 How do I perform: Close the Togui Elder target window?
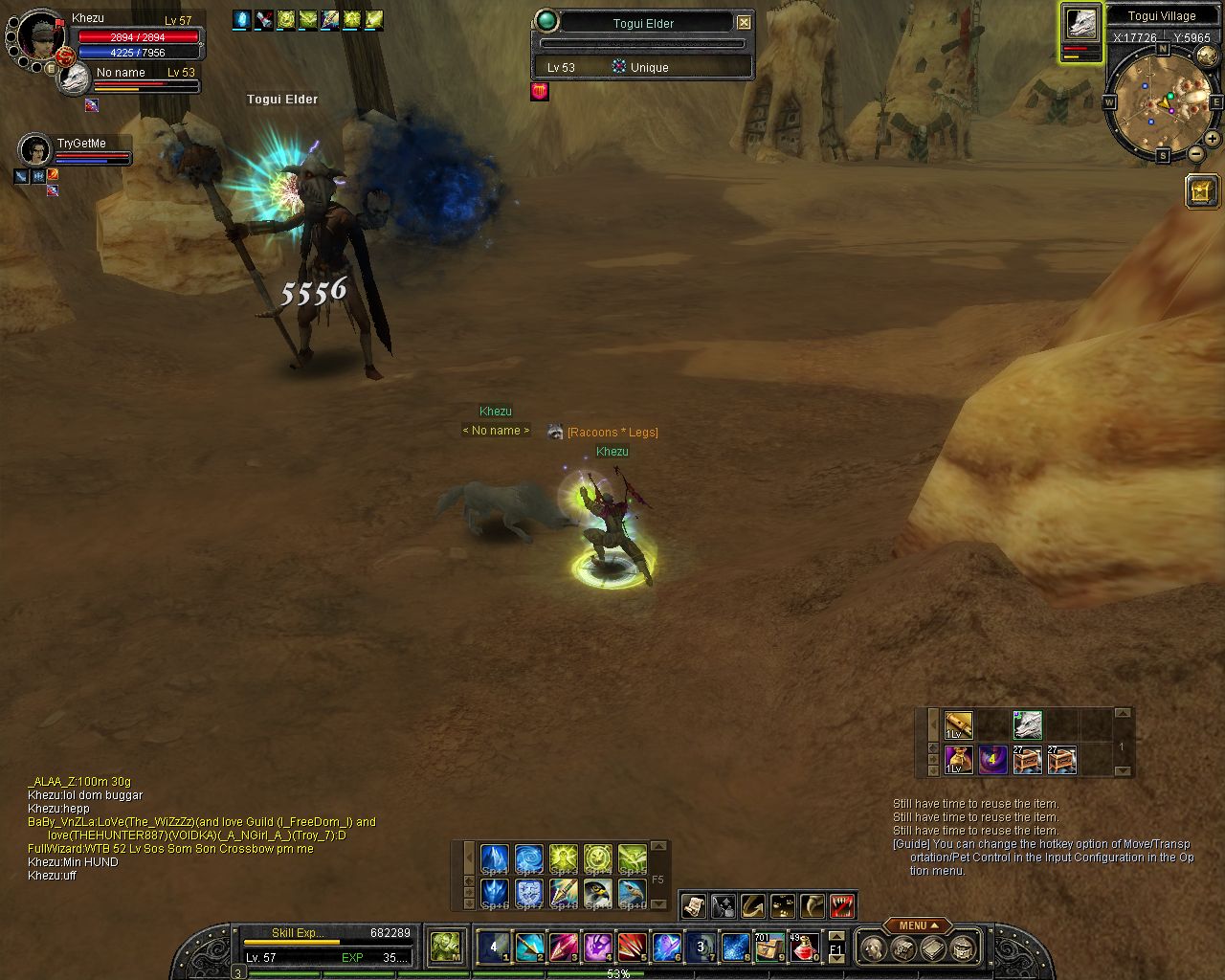[744, 22]
